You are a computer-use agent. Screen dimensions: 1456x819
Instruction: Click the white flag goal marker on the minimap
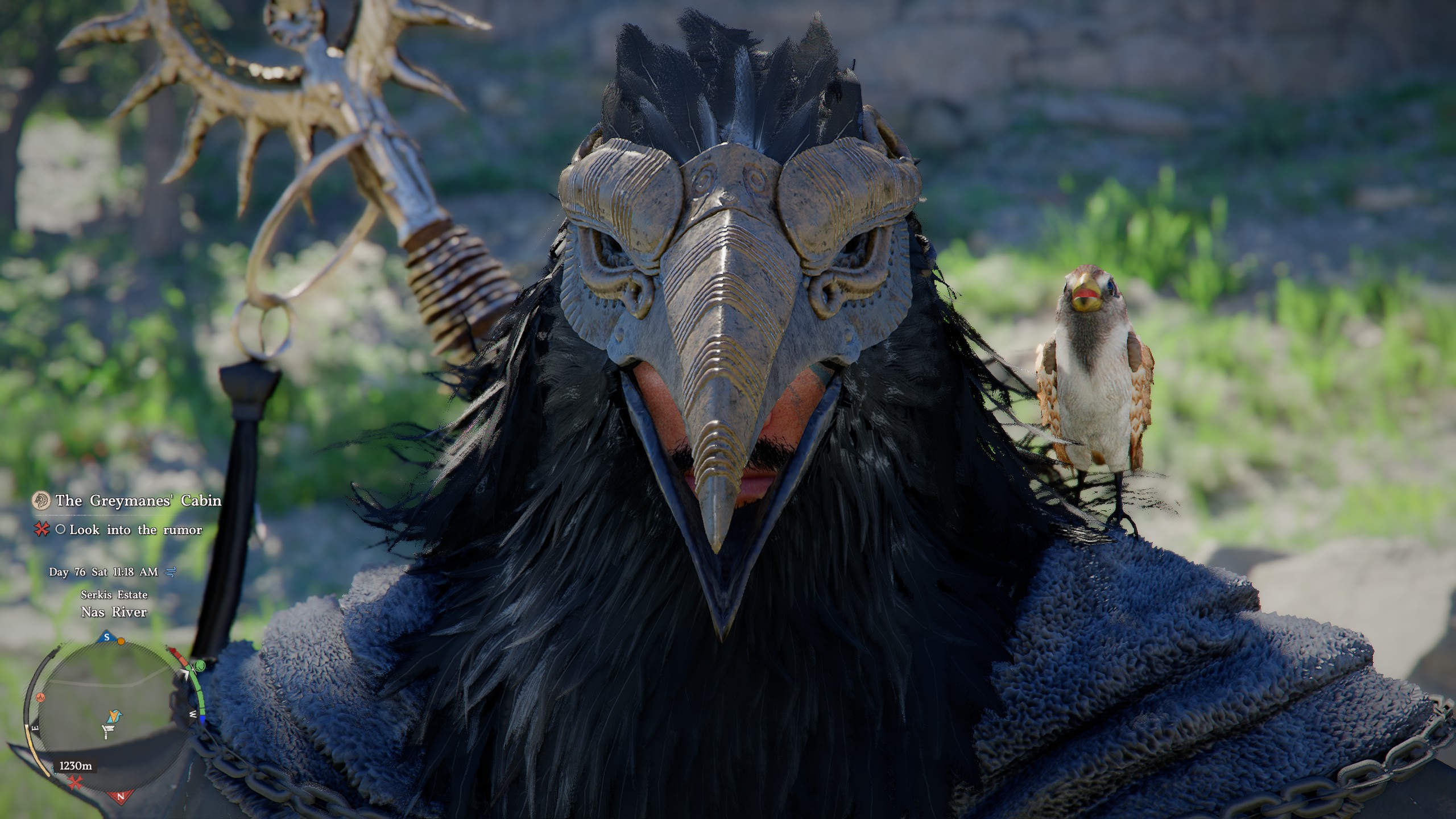pos(109,732)
